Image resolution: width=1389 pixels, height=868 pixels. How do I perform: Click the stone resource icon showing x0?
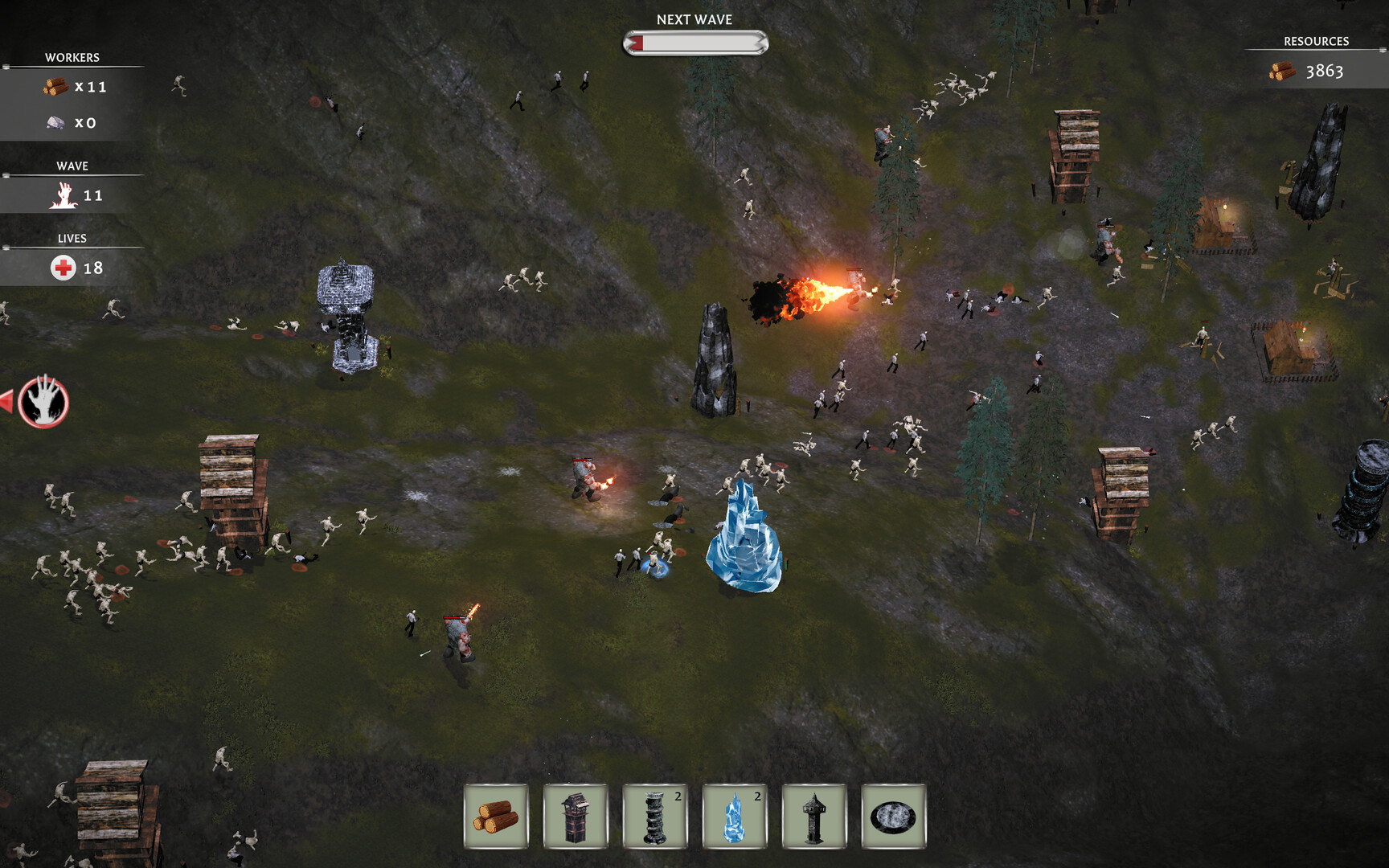(56, 121)
